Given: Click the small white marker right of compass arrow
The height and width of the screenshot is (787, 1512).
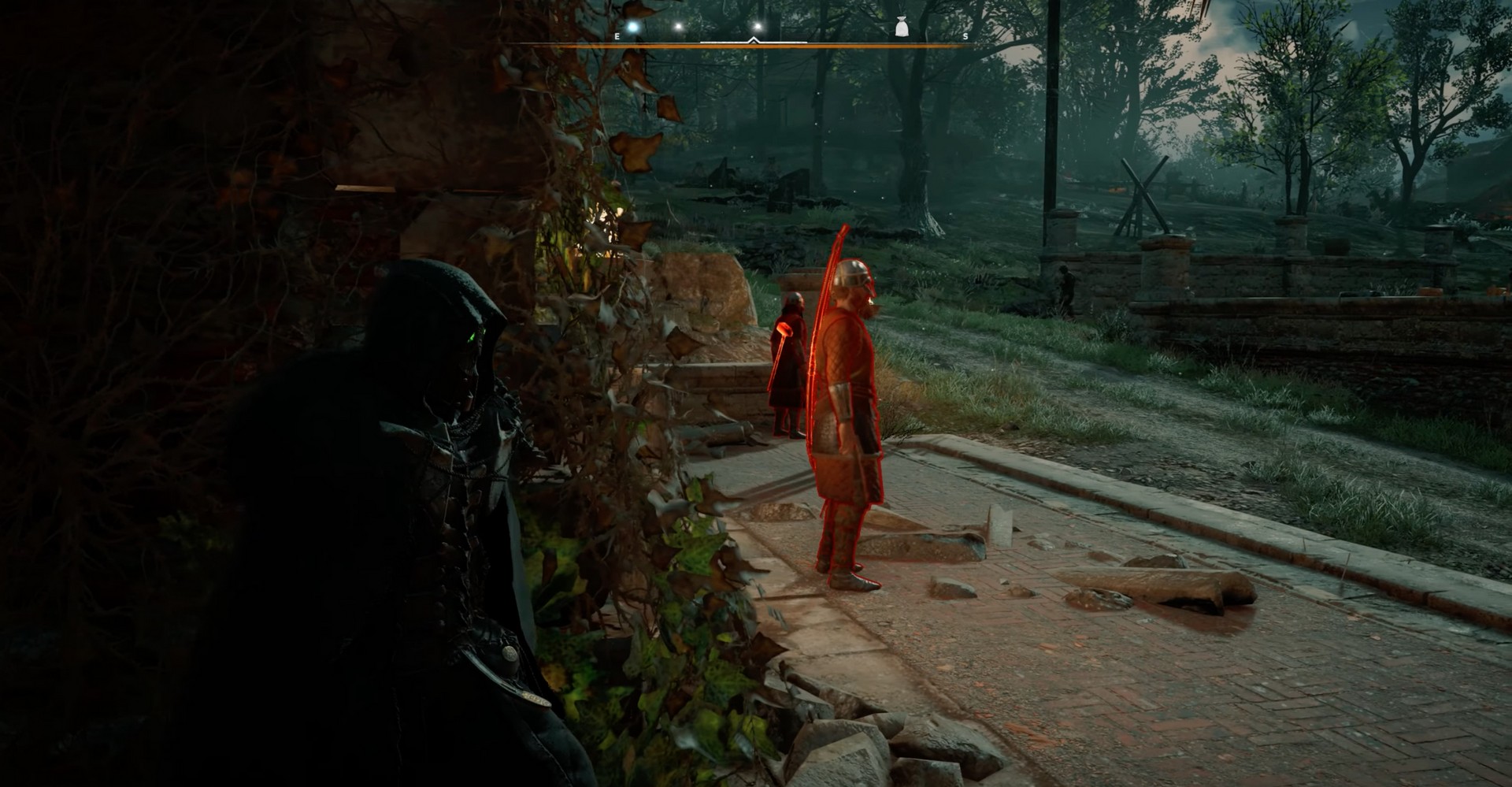Looking at the screenshot, I should [x=758, y=26].
